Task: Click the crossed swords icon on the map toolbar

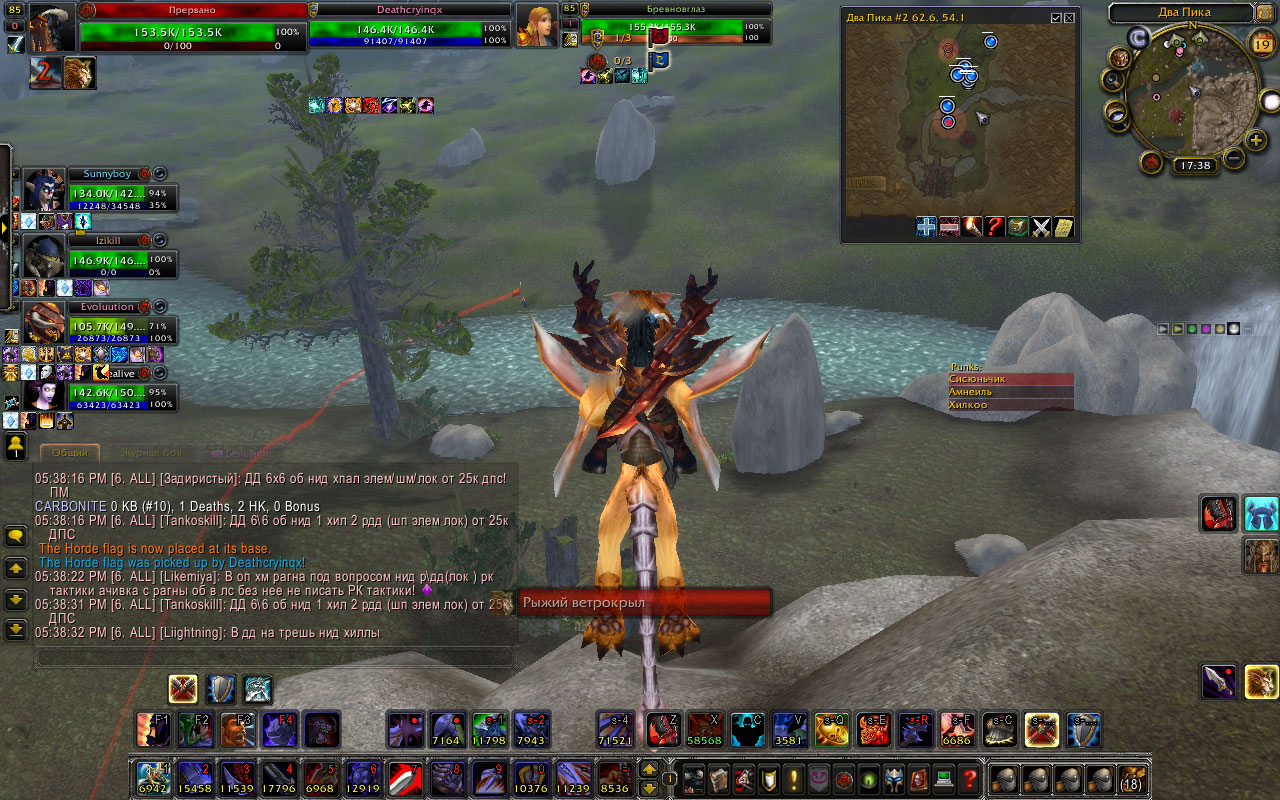Action: (x=1041, y=227)
